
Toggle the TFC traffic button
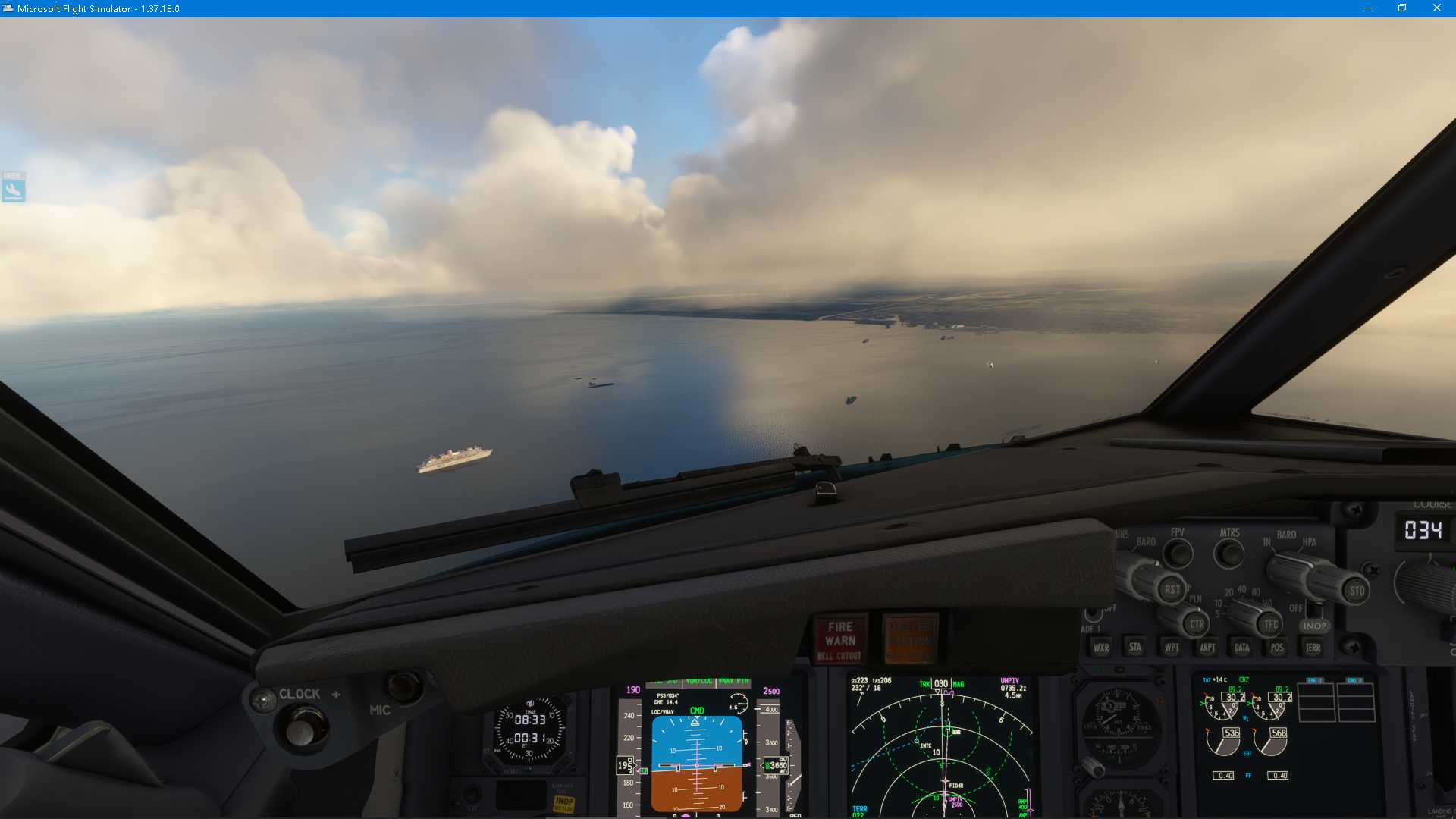point(1270,624)
